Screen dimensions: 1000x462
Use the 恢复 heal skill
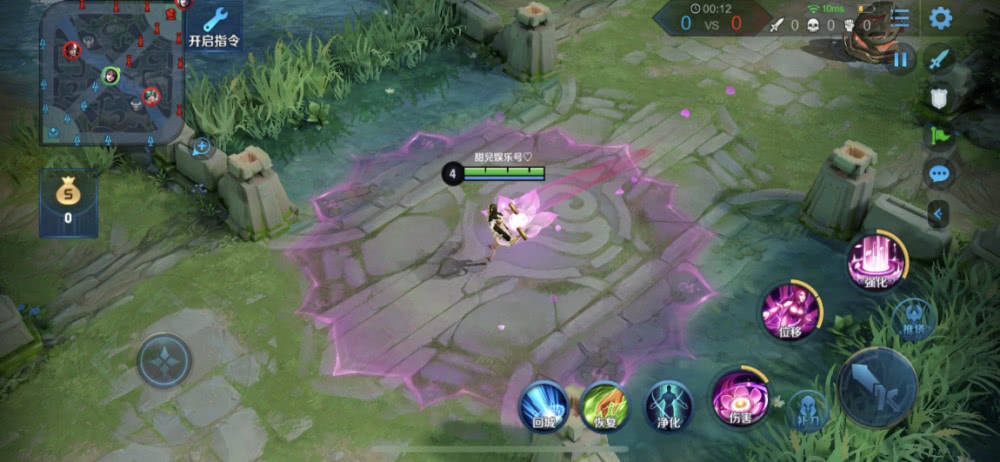[605, 405]
